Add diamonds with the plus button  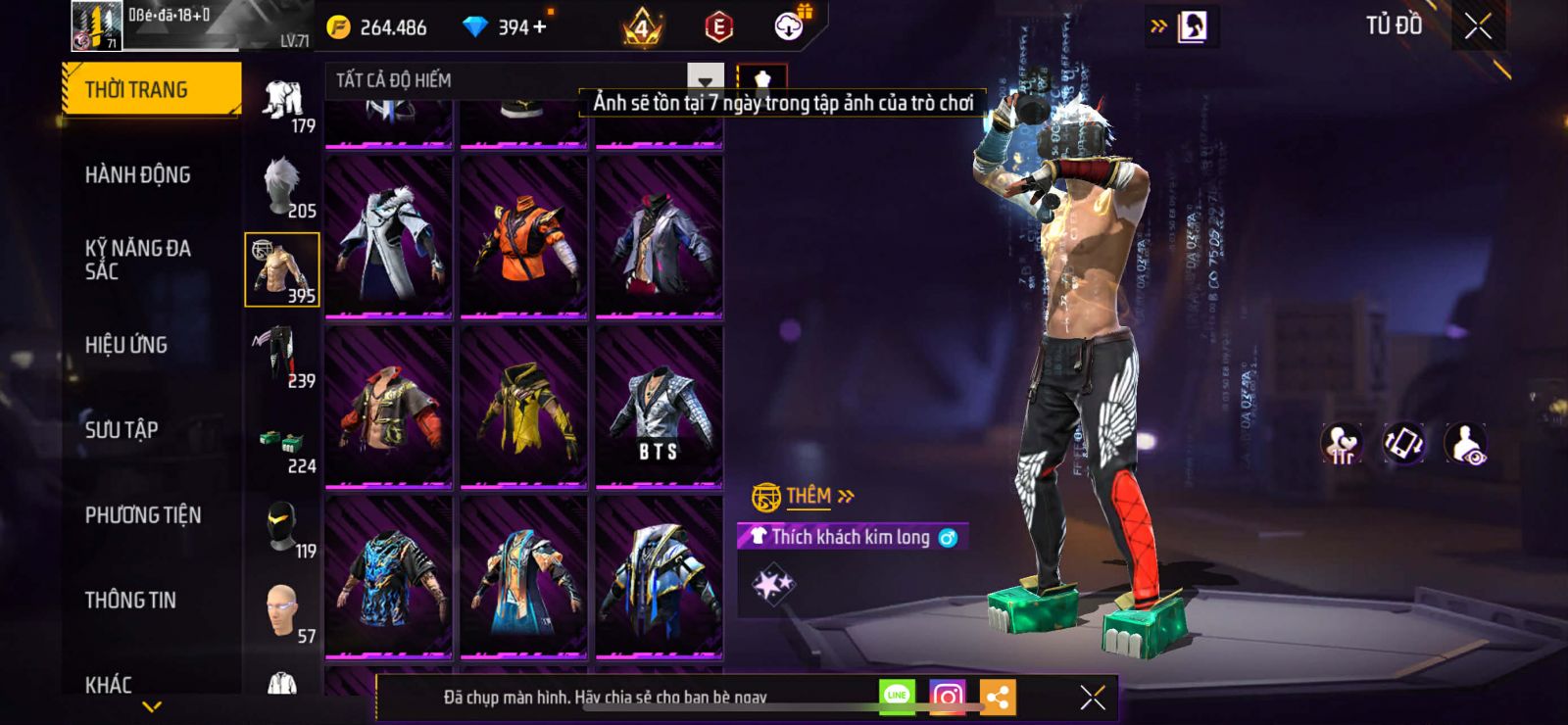pyautogui.click(x=539, y=27)
